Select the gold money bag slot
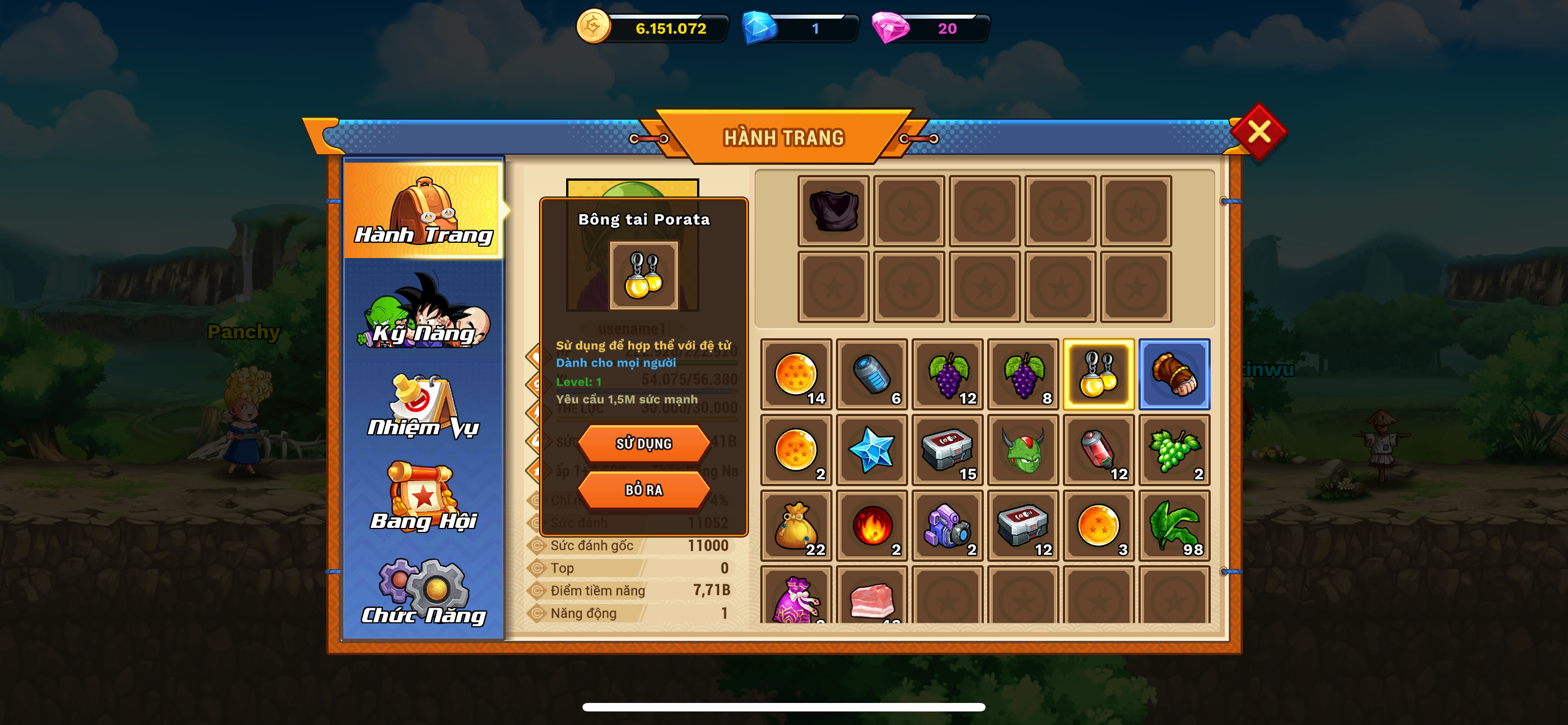1568x725 pixels. pos(796,526)
